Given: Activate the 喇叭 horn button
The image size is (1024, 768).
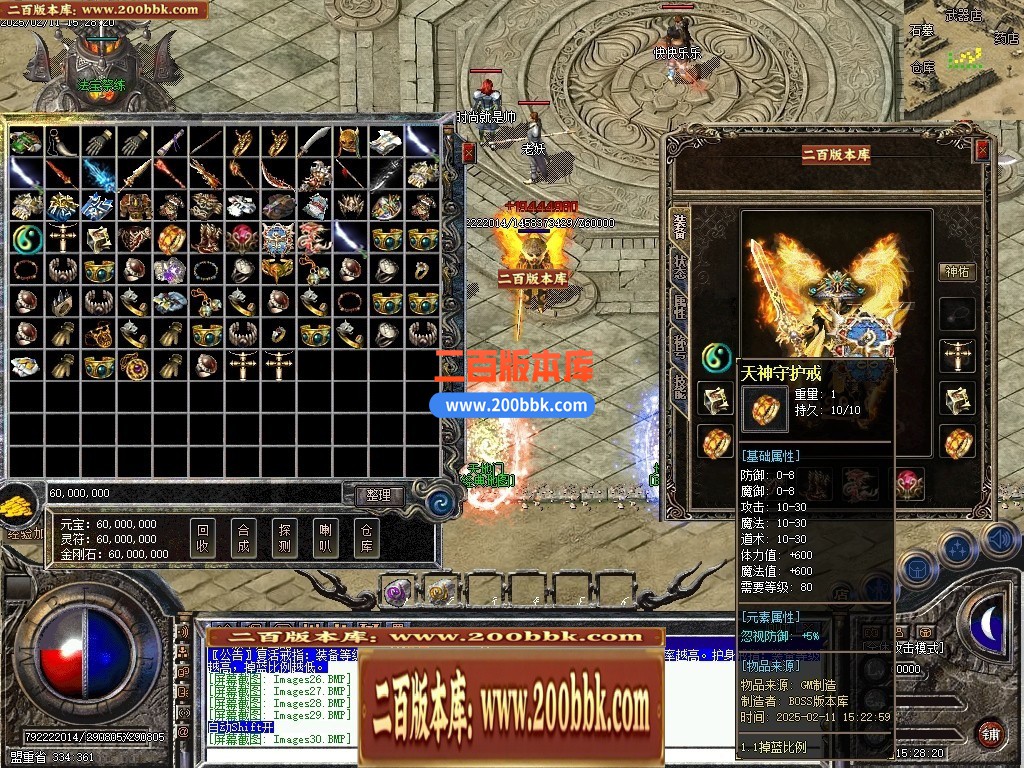Looking at the screenshot, I should click(x=325, y=538).
